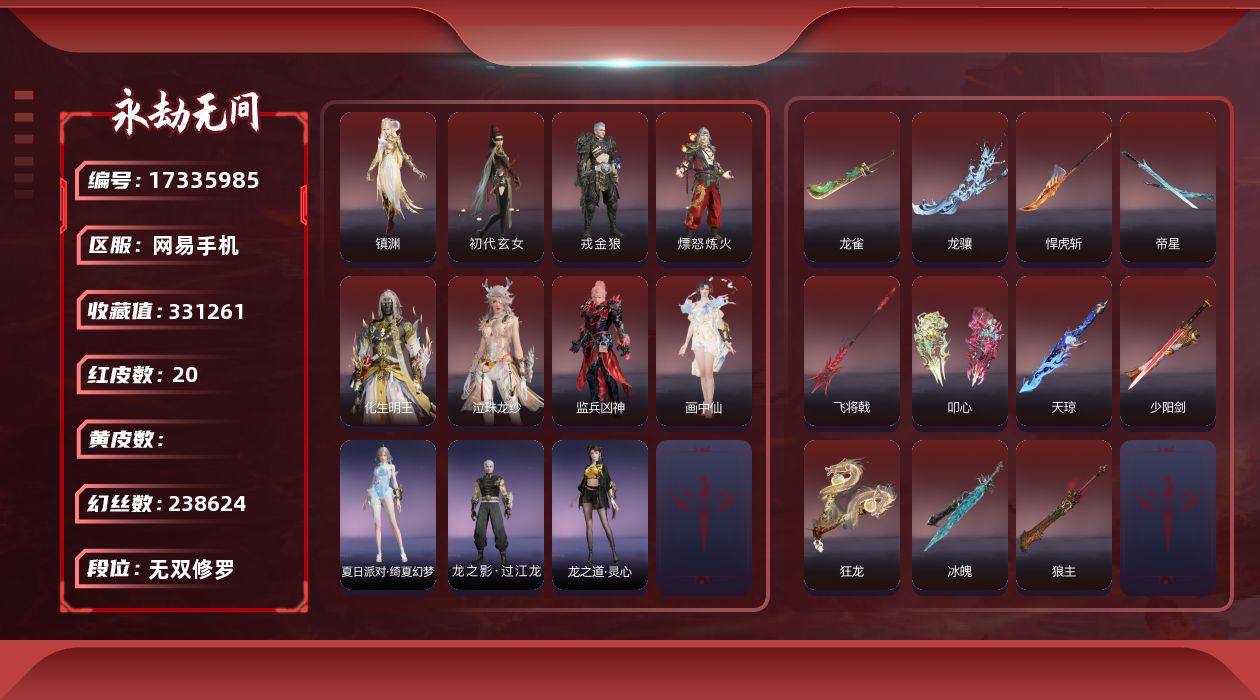The width and height of the screenshot is (1260, 700).
Task: Open the 悍虎斩 weapon card
Action: pos(1064,186)
